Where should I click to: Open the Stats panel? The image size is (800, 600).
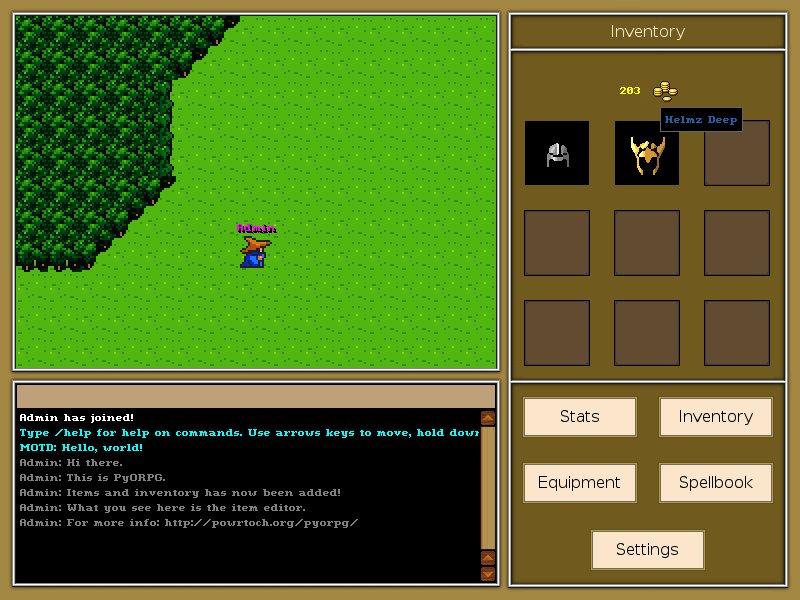(x=579, y=417)
